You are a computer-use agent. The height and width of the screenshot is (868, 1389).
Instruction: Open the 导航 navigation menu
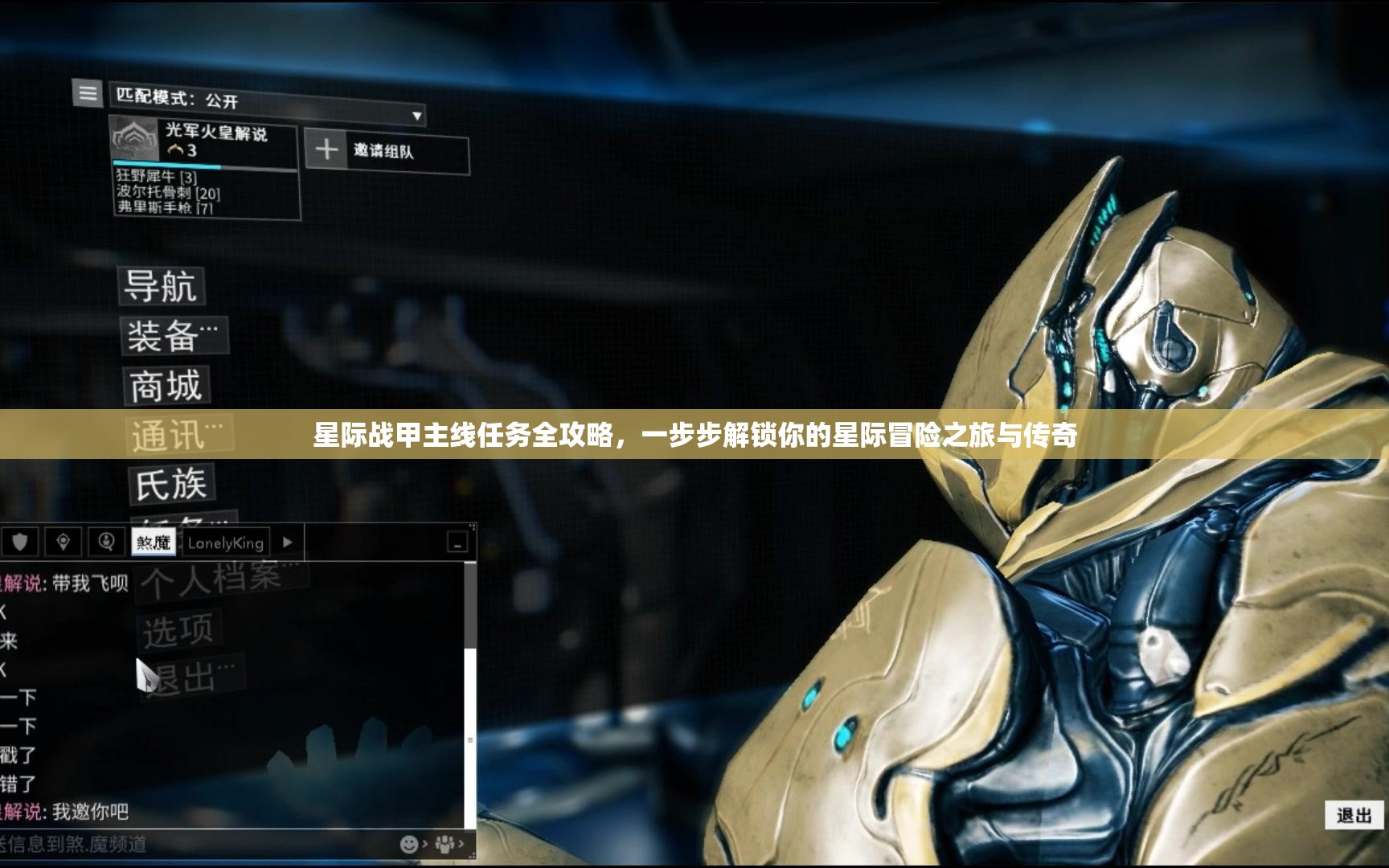pyautogui.click(x=161, y=286)
